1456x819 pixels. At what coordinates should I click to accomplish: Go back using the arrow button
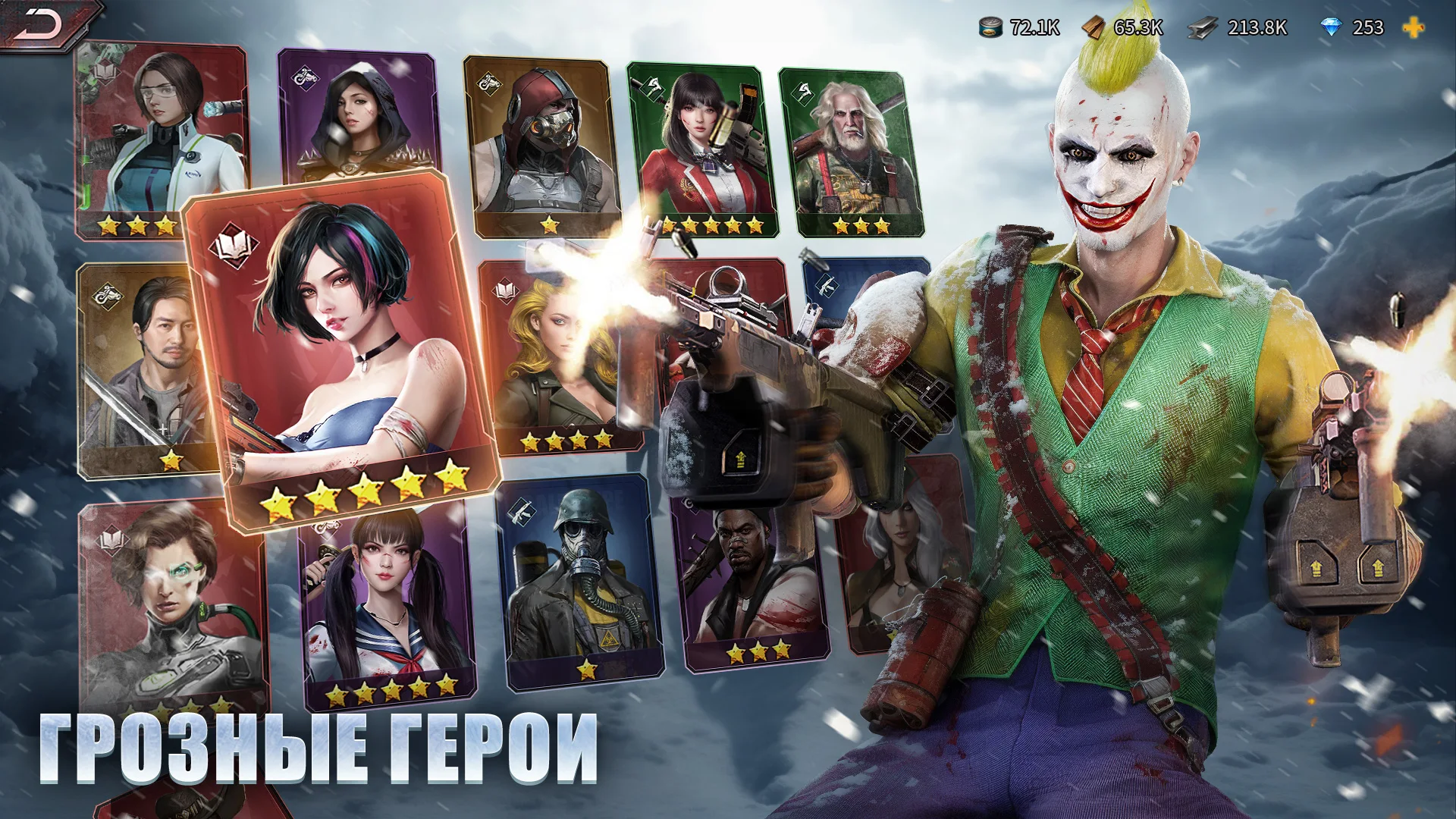[42, 24]
